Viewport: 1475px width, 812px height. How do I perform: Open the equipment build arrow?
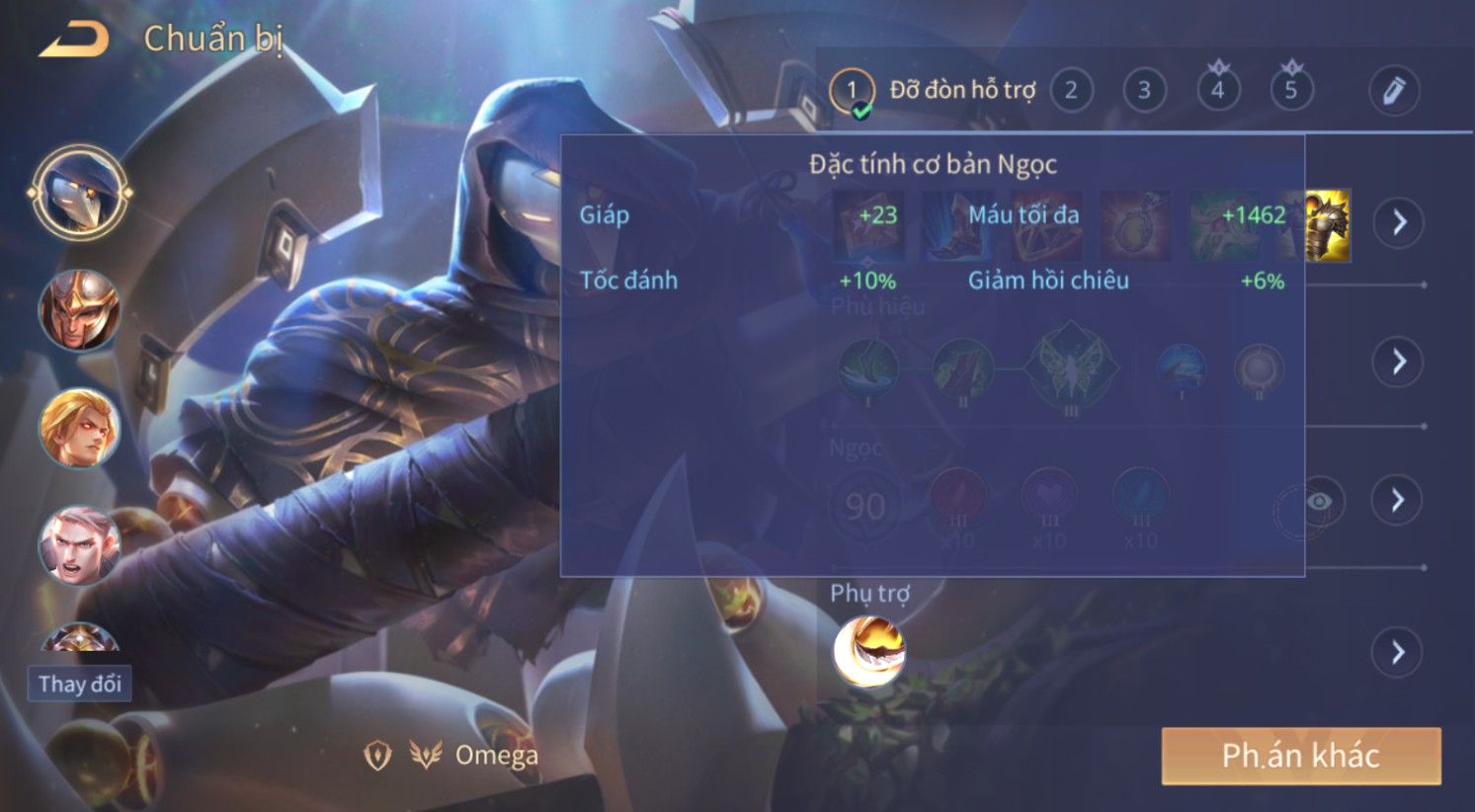[1399, 222]
